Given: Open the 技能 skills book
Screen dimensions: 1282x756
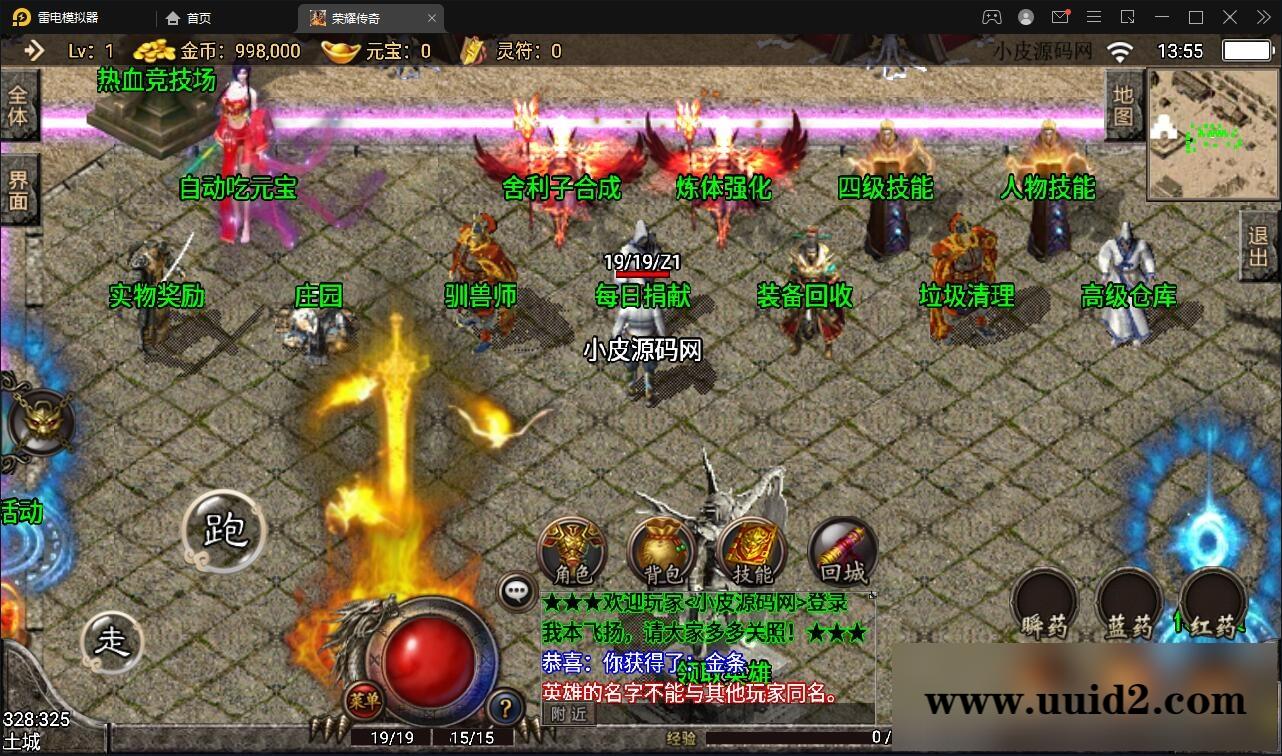Looking at the screenshot, I should point(752,551).
